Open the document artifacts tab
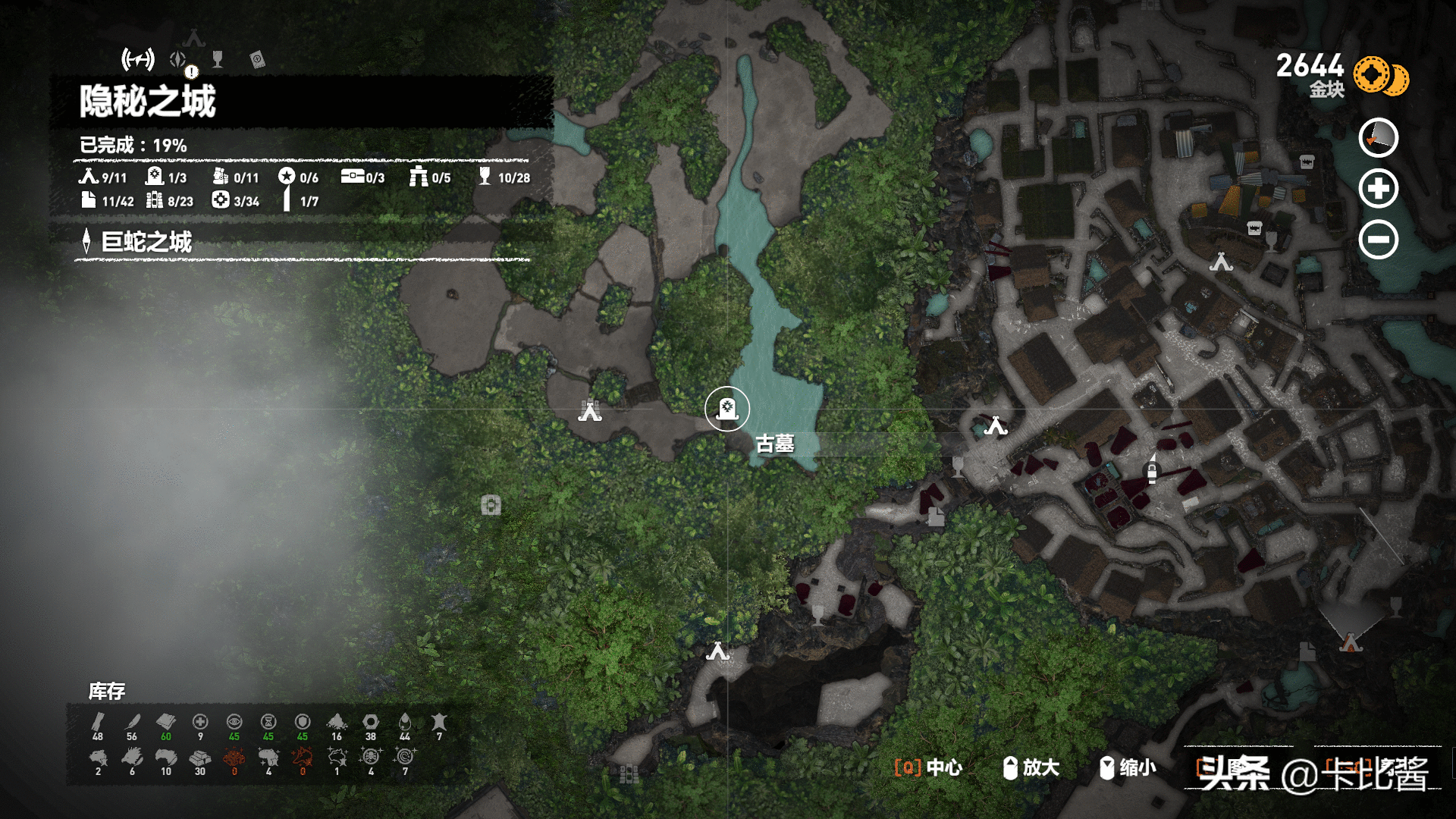 pyautogui.click(x=257, y=60)
